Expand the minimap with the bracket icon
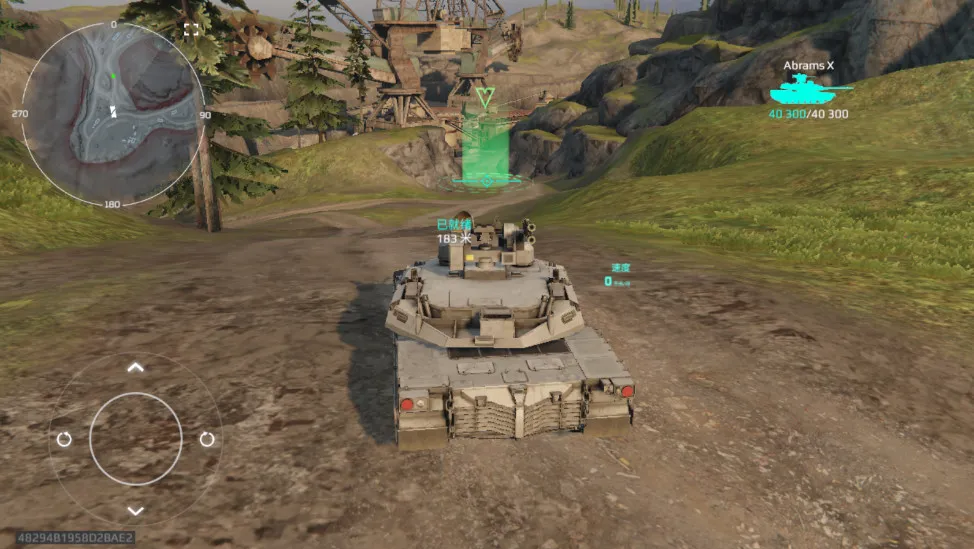Screen dimensions: 974x549 tap(191, 30)
